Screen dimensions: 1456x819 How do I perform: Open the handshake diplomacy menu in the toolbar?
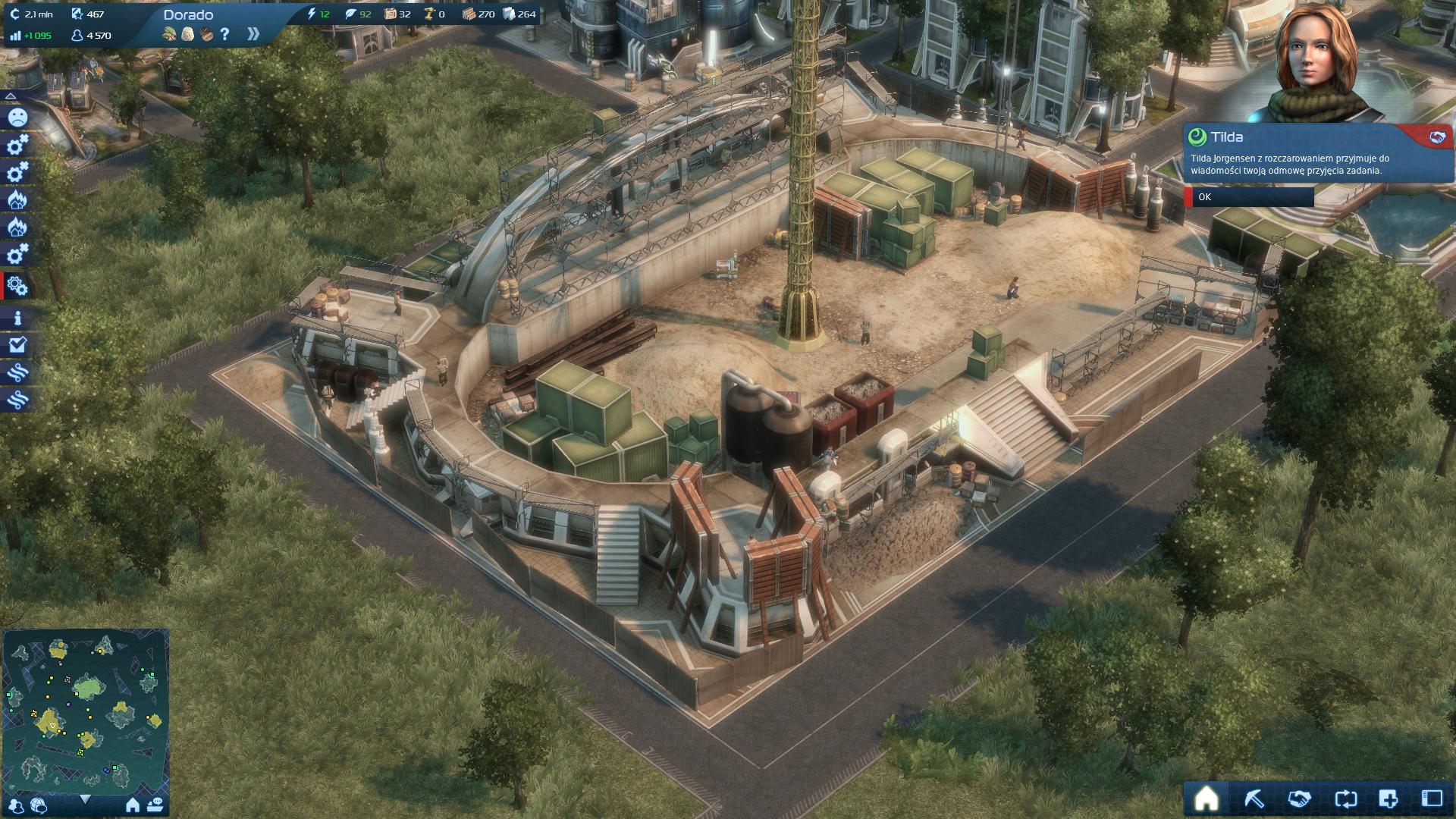(1299, 799)
